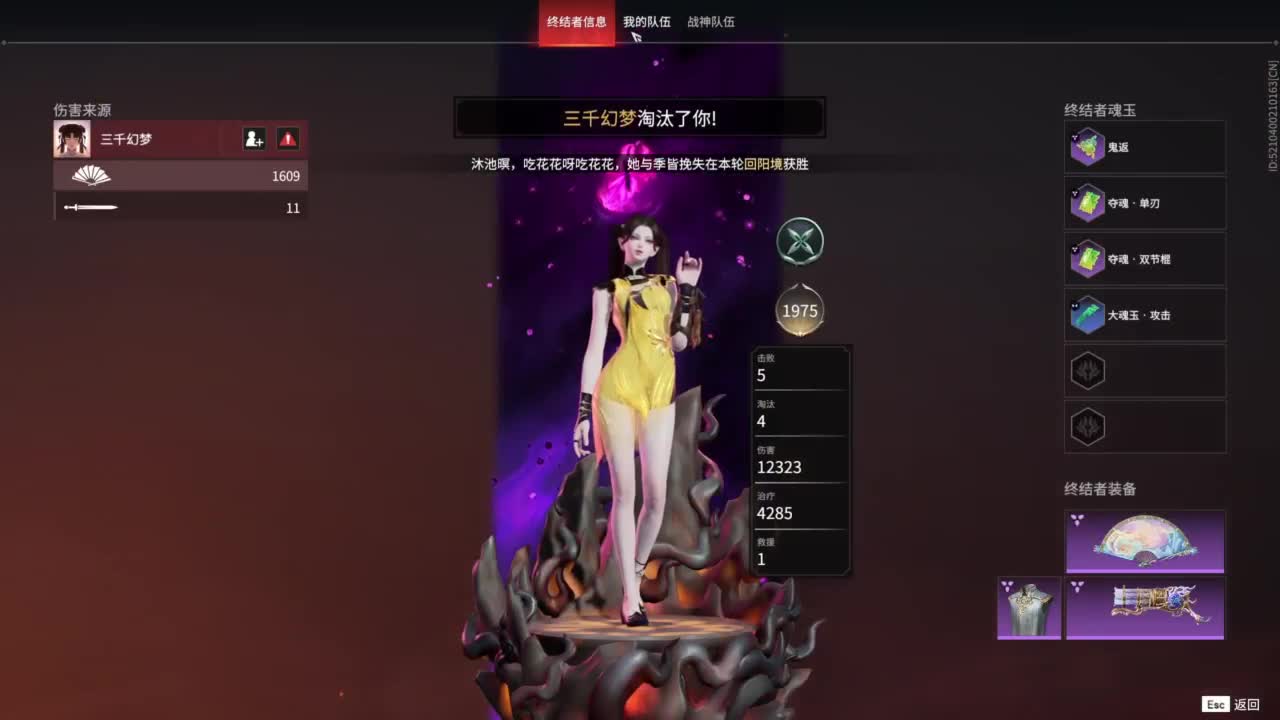Click the 夺魂·双节棍 soul jade
Image resolution: width=1280 pixels, height=720 pixels.
[x=1144, y=259]
